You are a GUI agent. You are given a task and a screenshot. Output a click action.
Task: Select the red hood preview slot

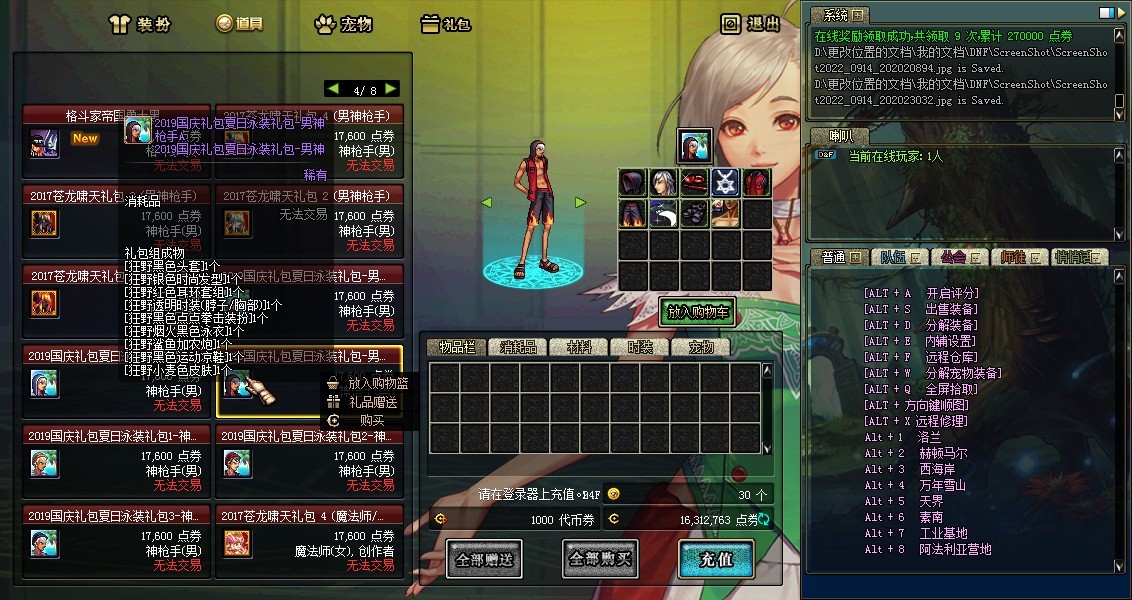point(632,183)
